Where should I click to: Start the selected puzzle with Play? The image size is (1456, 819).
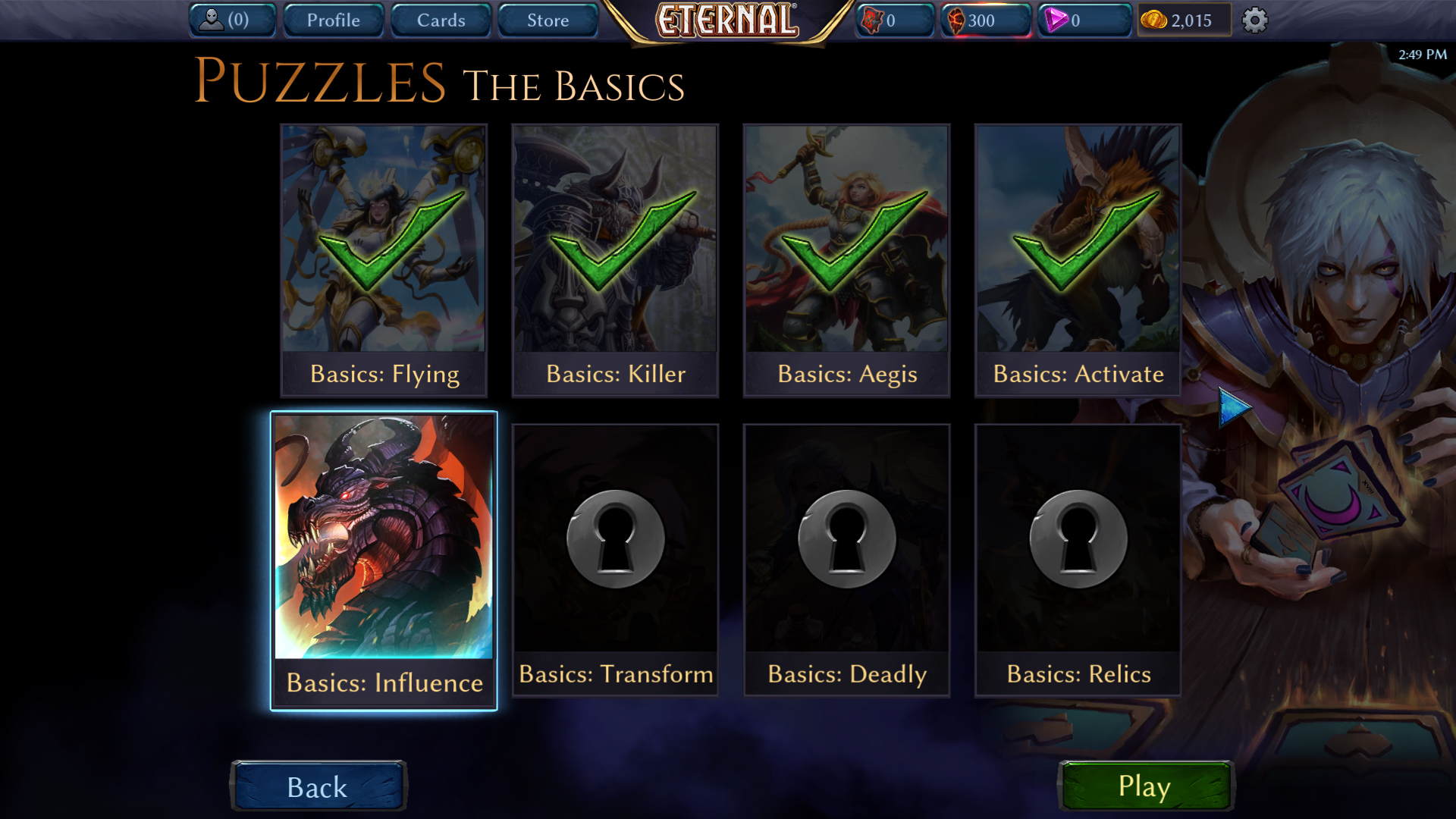point(1145,786)
